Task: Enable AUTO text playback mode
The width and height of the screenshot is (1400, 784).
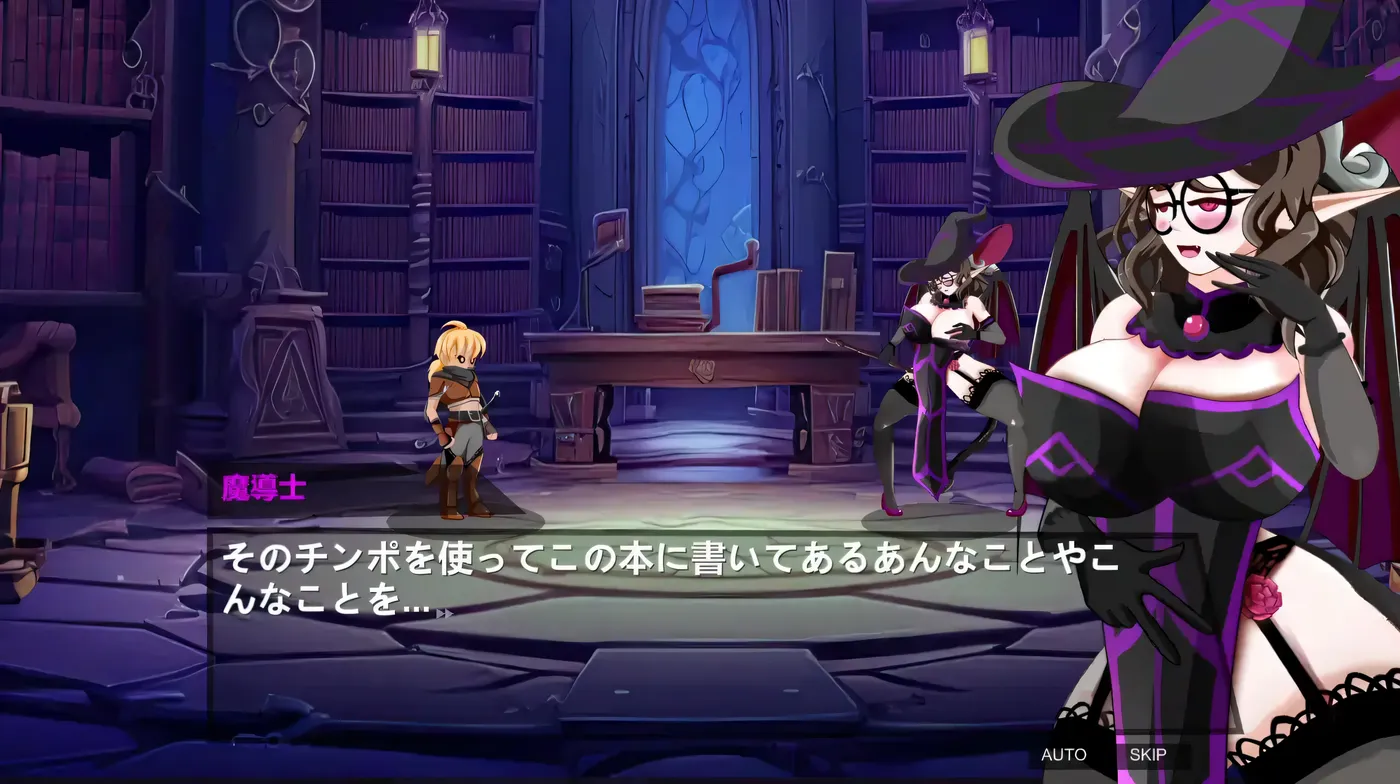Action: point(1065,755)
